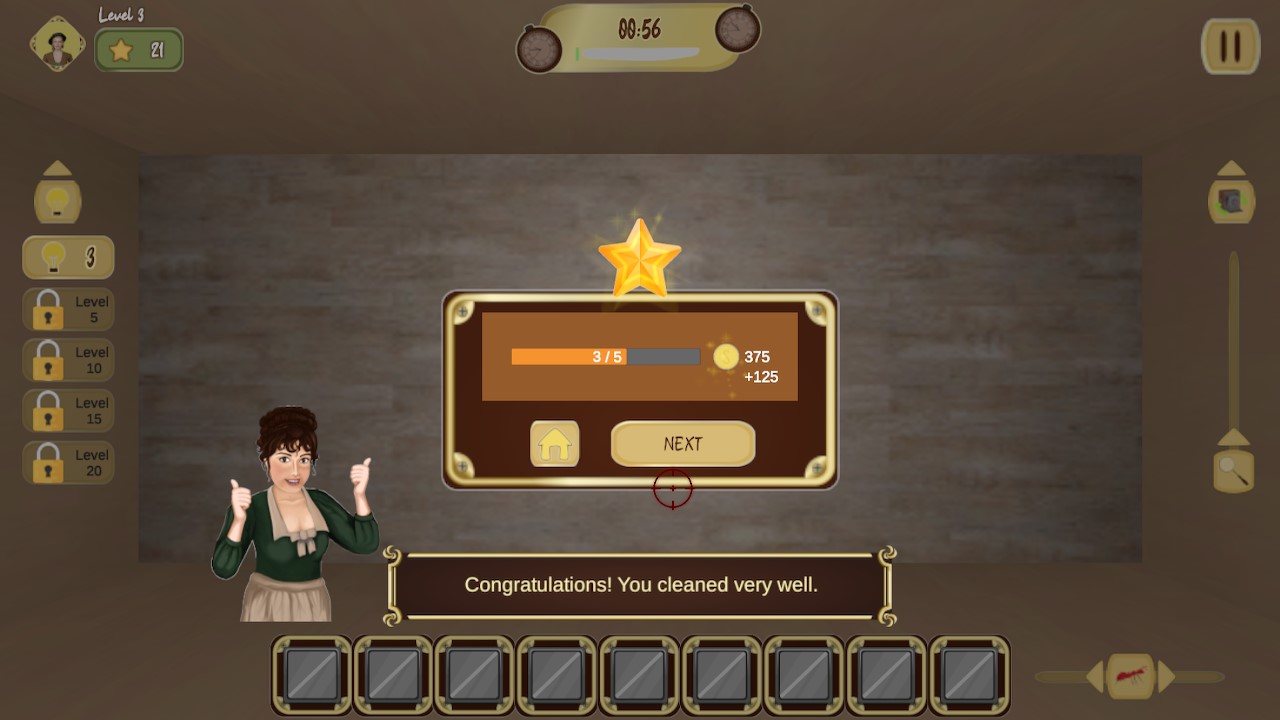1280x720 pixels.
Task: Select the first empty inventory slot
Action: click(310, 675)
